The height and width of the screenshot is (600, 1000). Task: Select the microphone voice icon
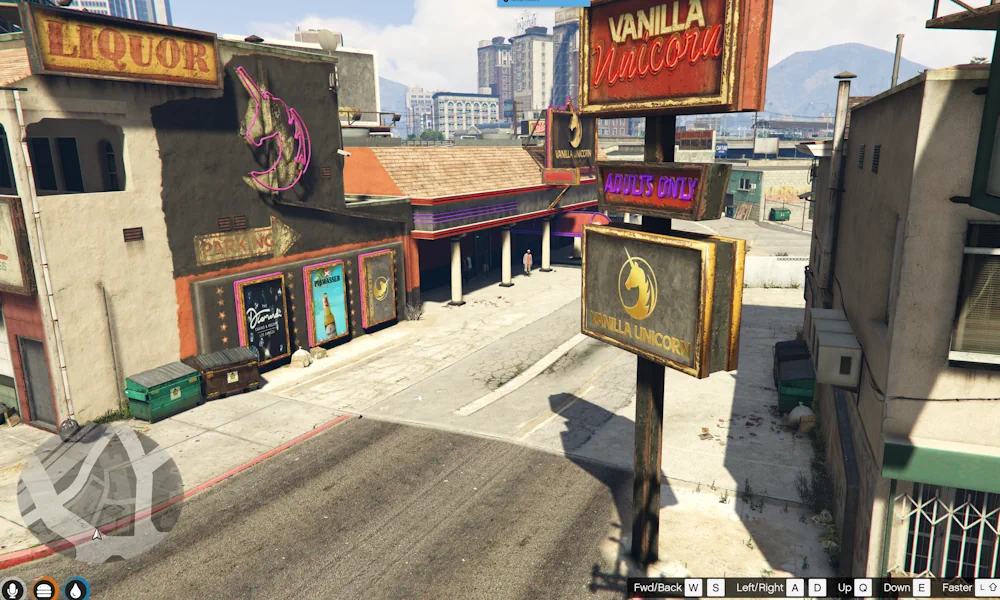pos(12,590)
